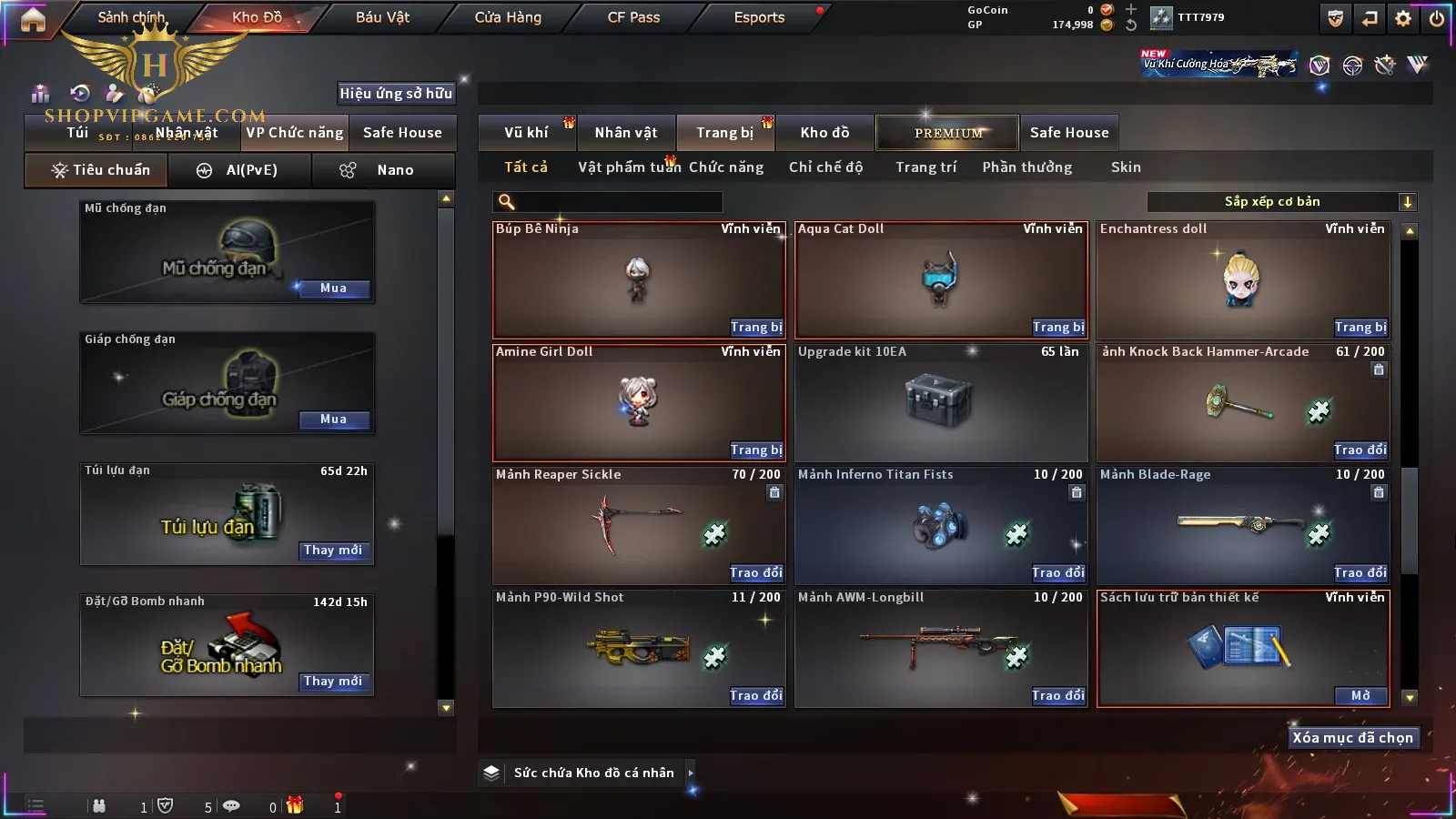This screenshot has width=1456, height=819.
Task: Show the Skin filter category
Action: click(1126, 167)
